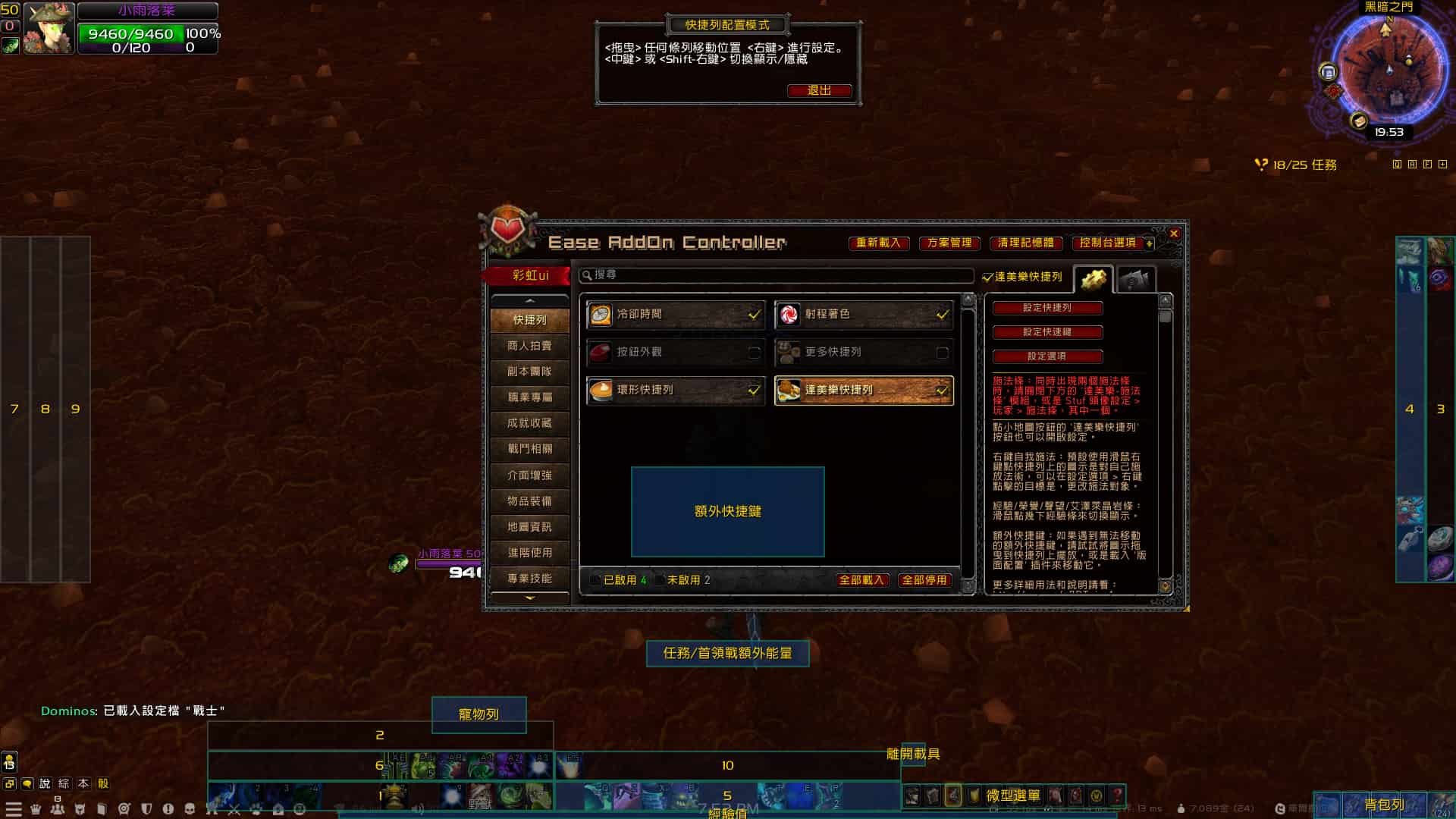Toggle the 環形快捷列 addon

coord(754,391)
